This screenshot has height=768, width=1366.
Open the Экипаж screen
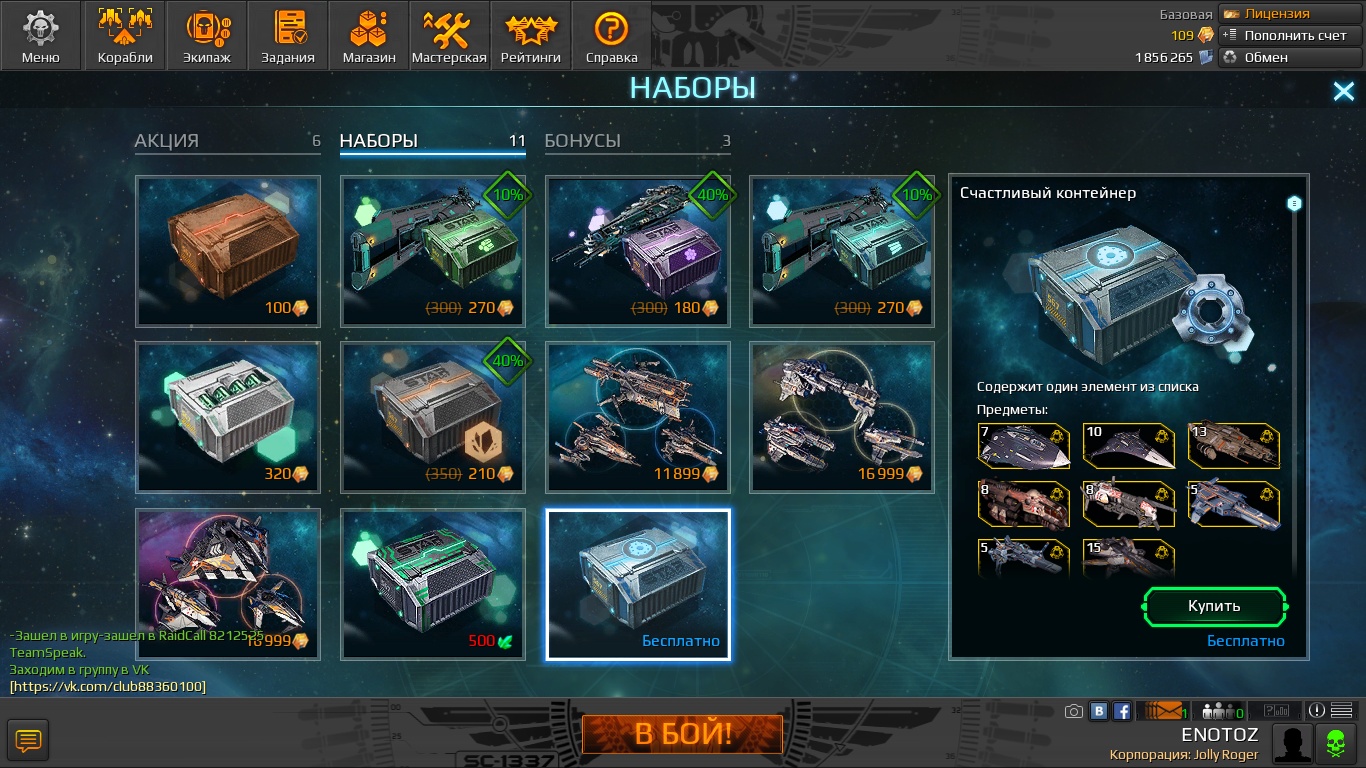tap(206, 36)
